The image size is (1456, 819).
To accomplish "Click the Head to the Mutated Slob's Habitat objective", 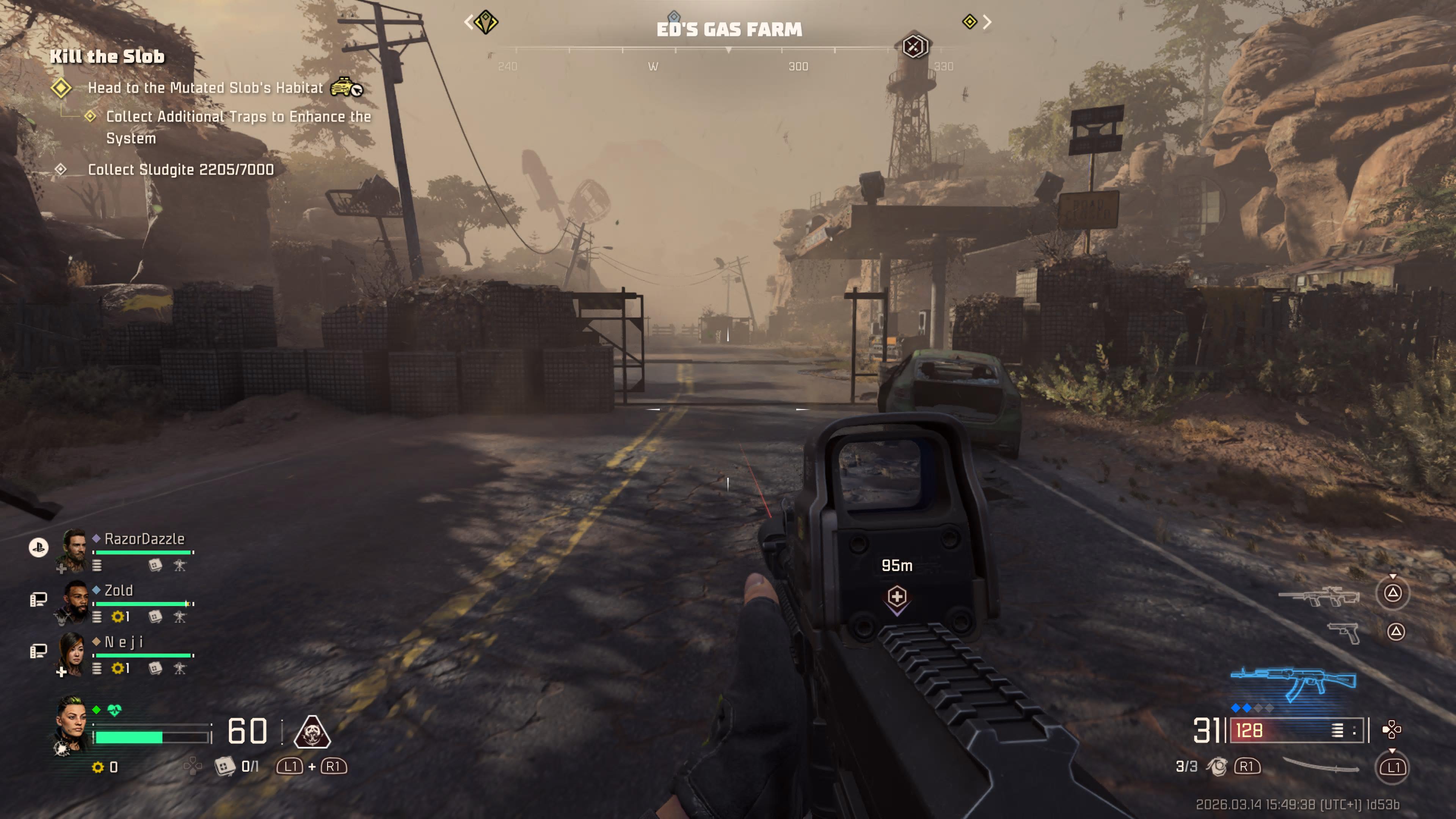I will (x=205, y=88).
